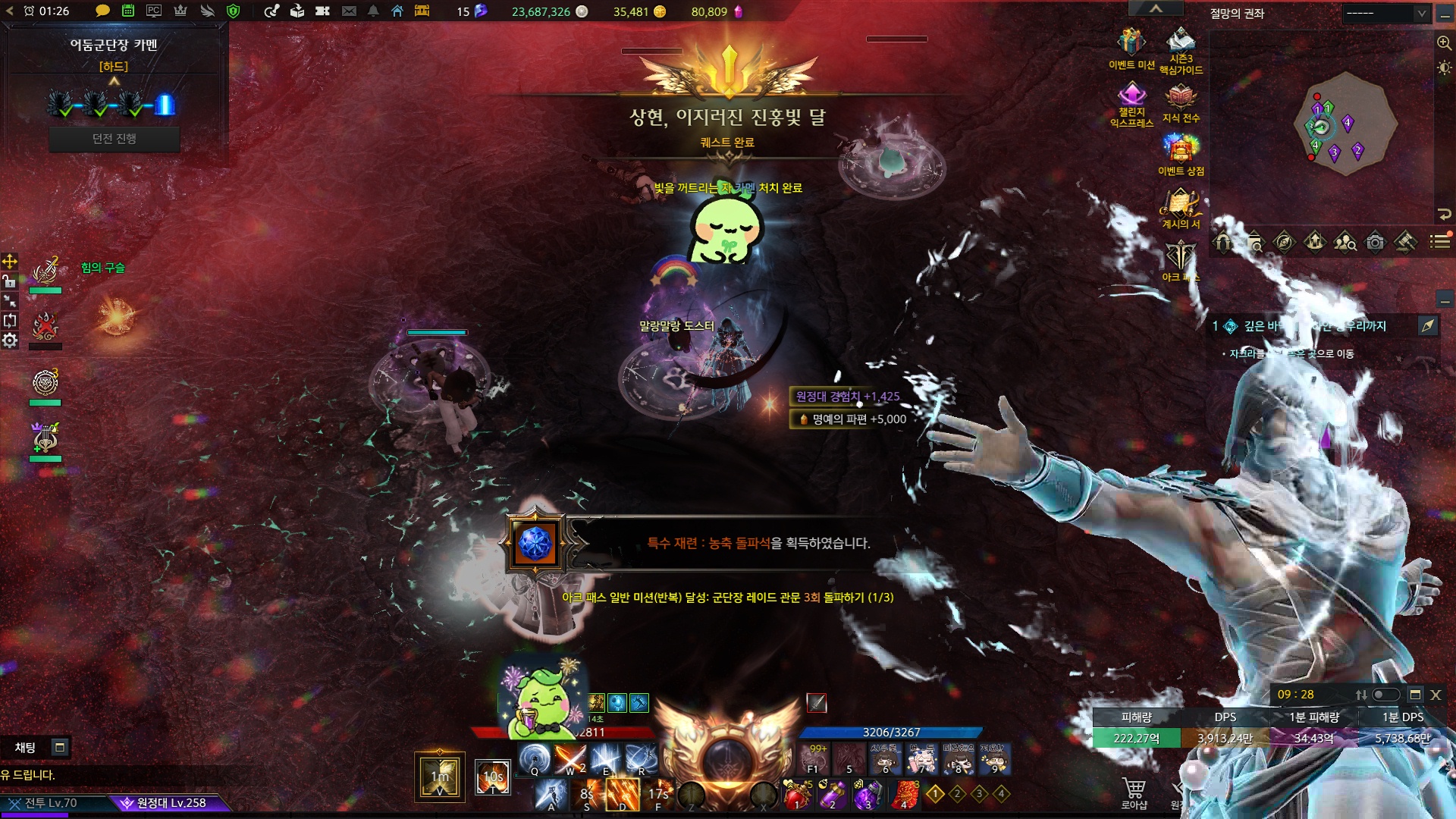The height and width of the screenshot is (819, 1456).
Task: Toggle the damage meter switch
Action: [x=1386, y=695]
